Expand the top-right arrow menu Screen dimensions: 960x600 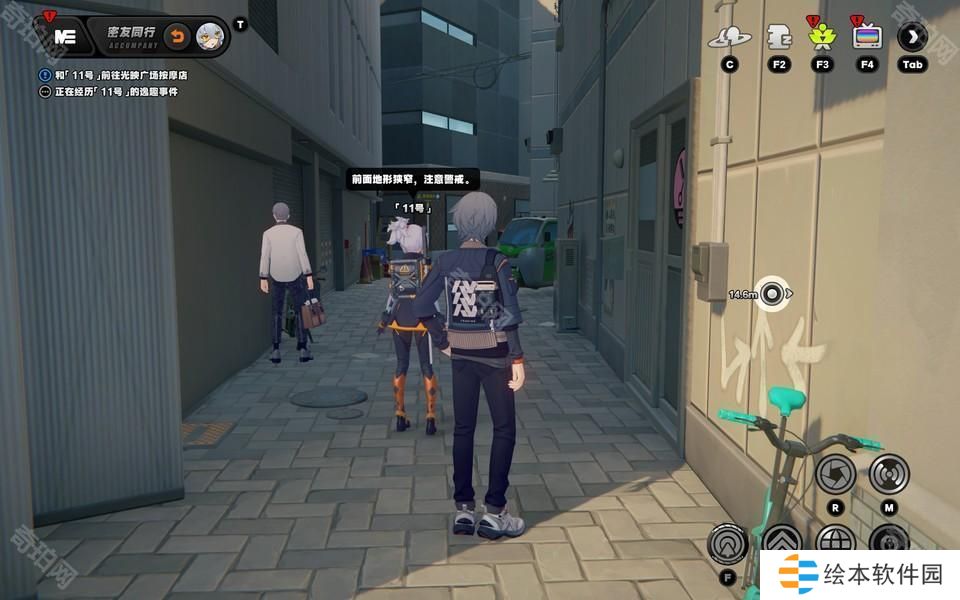click(x=912, y=38)
